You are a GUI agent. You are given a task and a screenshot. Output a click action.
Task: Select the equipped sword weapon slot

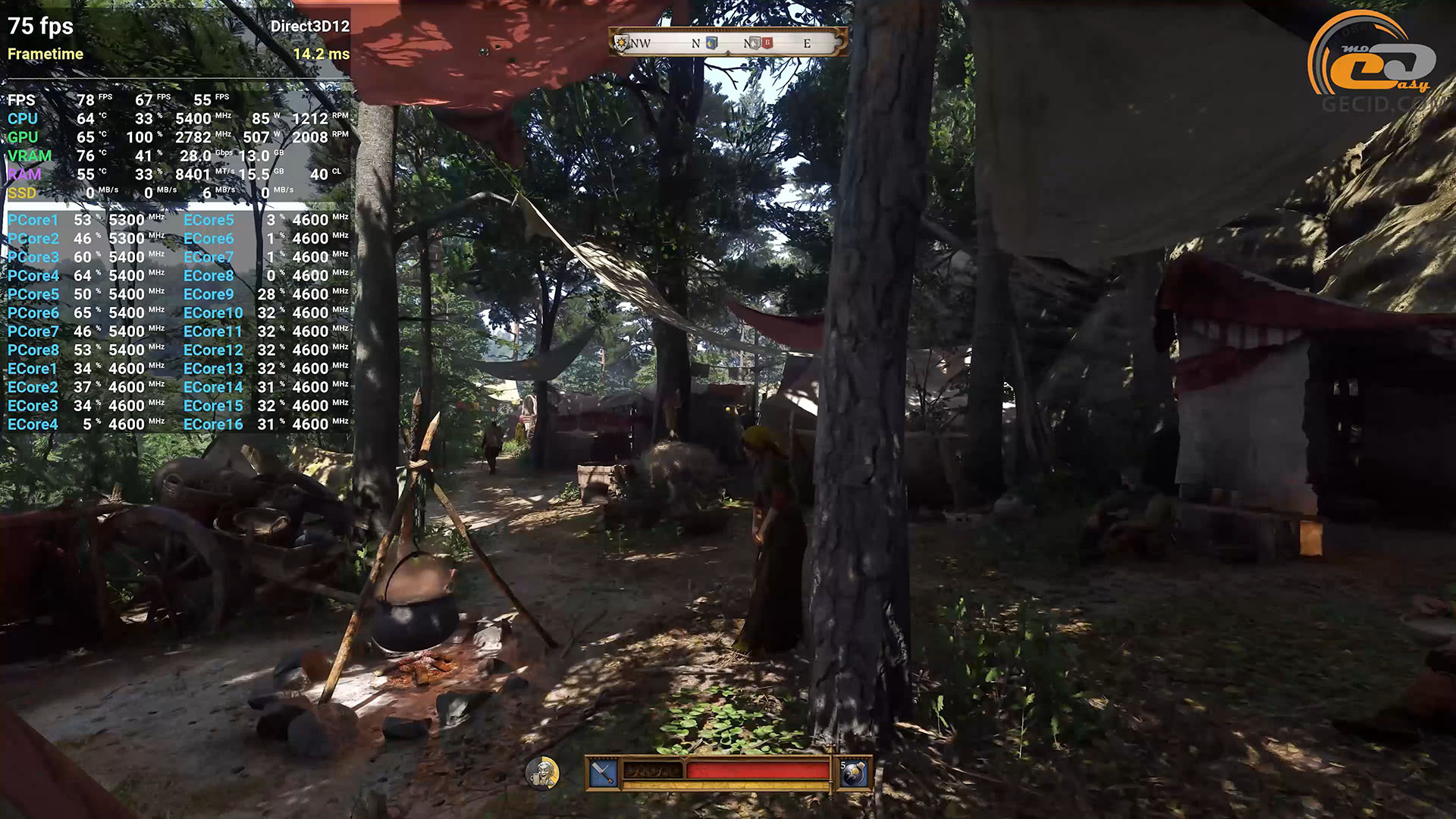pos(603,773)
